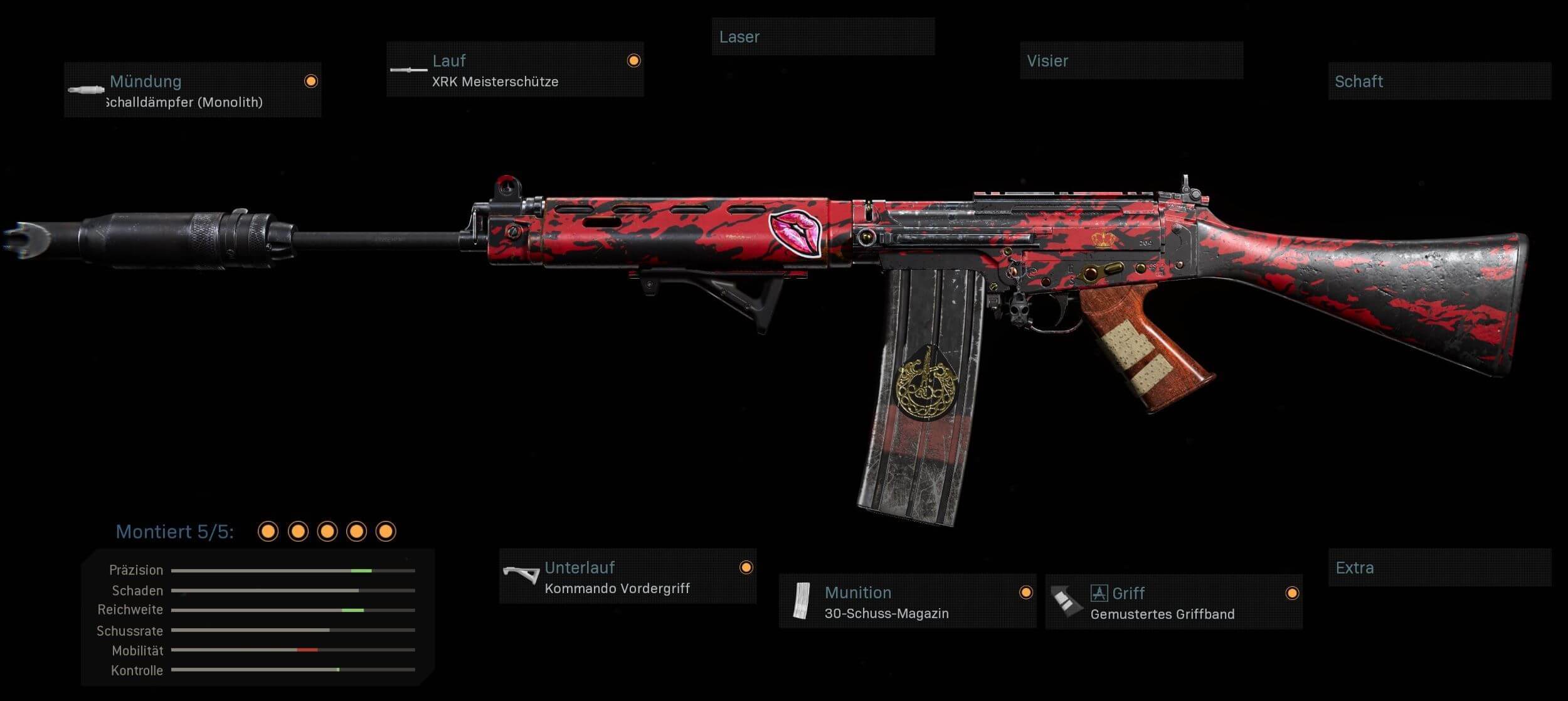Open the Mündung muzzle attachment slot
The height and width of the screenshot is (701, 1568).
(193, 90)
